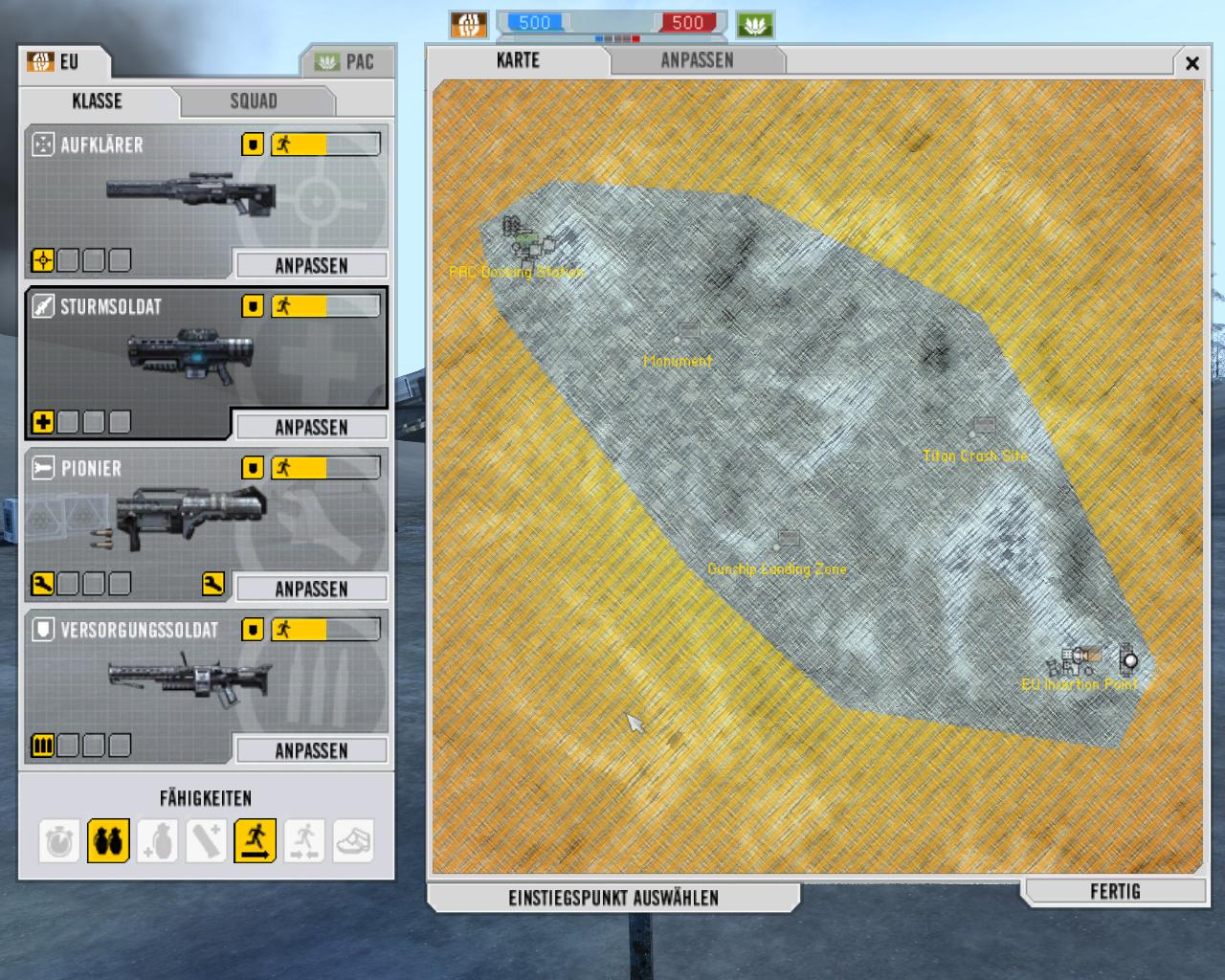Viewport: 1225px width, 980px height.
Task: Customize the Sturmsoldat loadout with Anpassen
Action: 311,427
